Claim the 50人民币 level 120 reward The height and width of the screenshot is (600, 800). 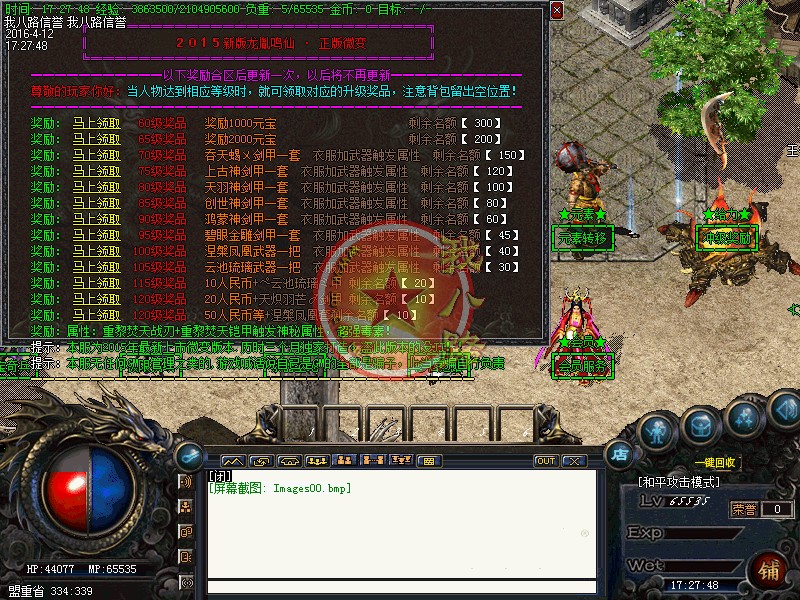pyautogui.click(x=96, y=315)
